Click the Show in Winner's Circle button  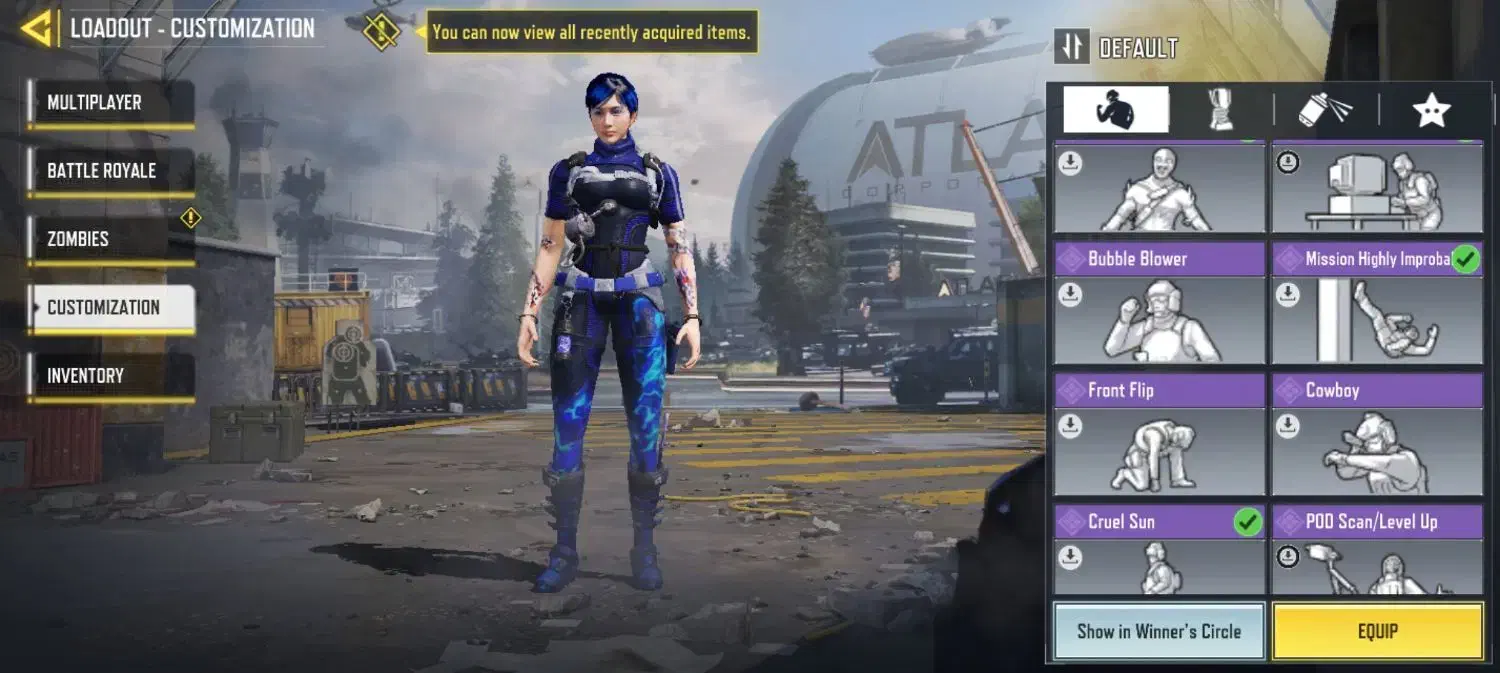pyautogui.click(x=1158, y=631)
